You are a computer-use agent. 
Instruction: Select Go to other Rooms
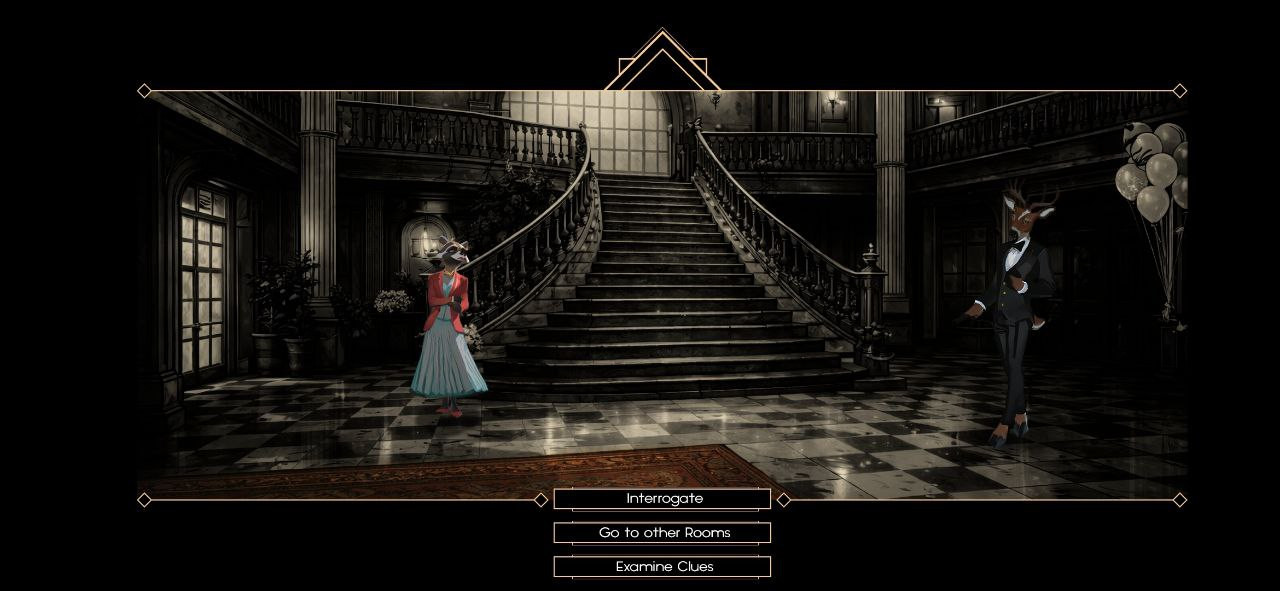click(662, 533)
